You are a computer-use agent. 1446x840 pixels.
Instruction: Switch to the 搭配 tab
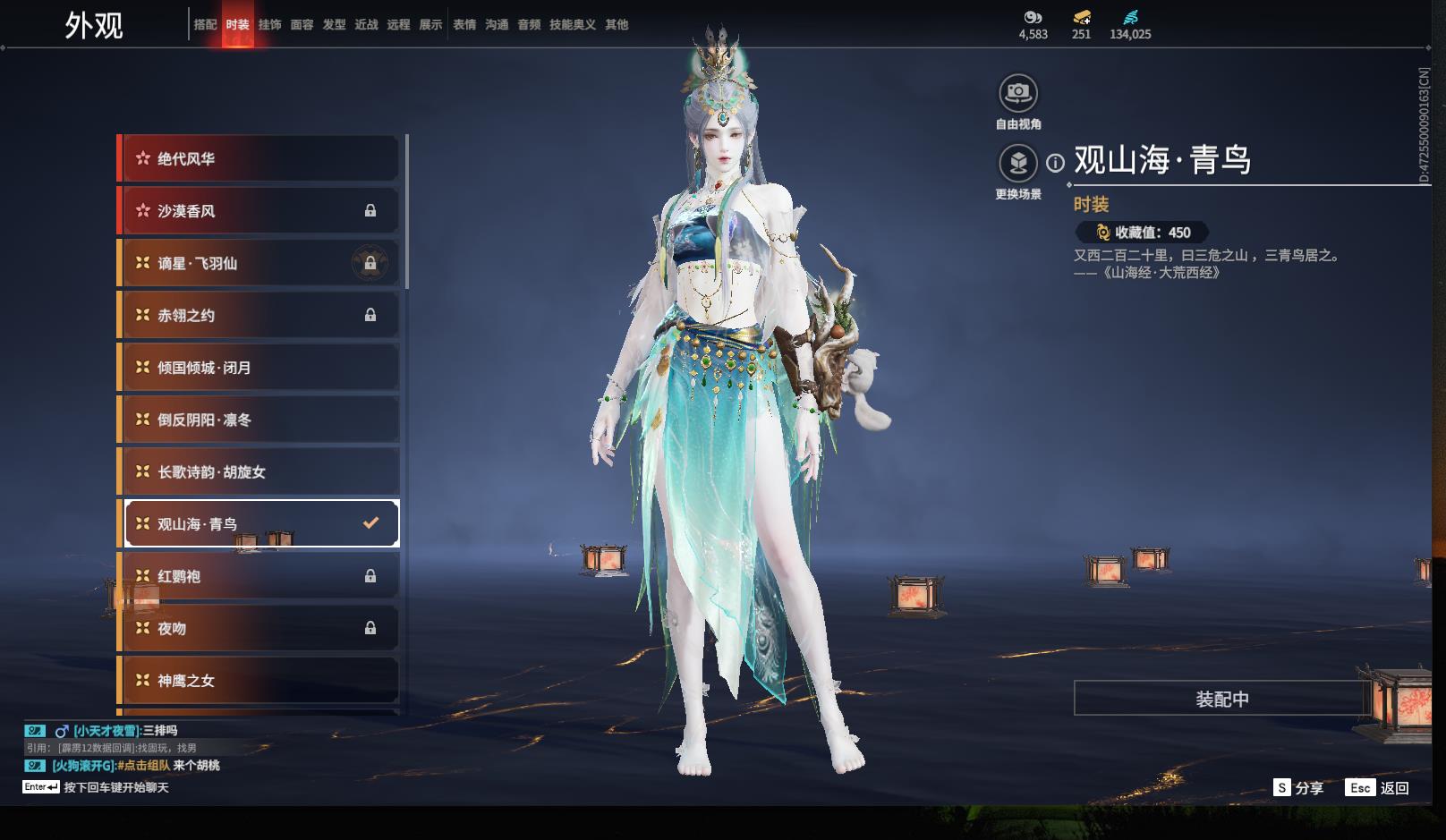pos(205,25)
